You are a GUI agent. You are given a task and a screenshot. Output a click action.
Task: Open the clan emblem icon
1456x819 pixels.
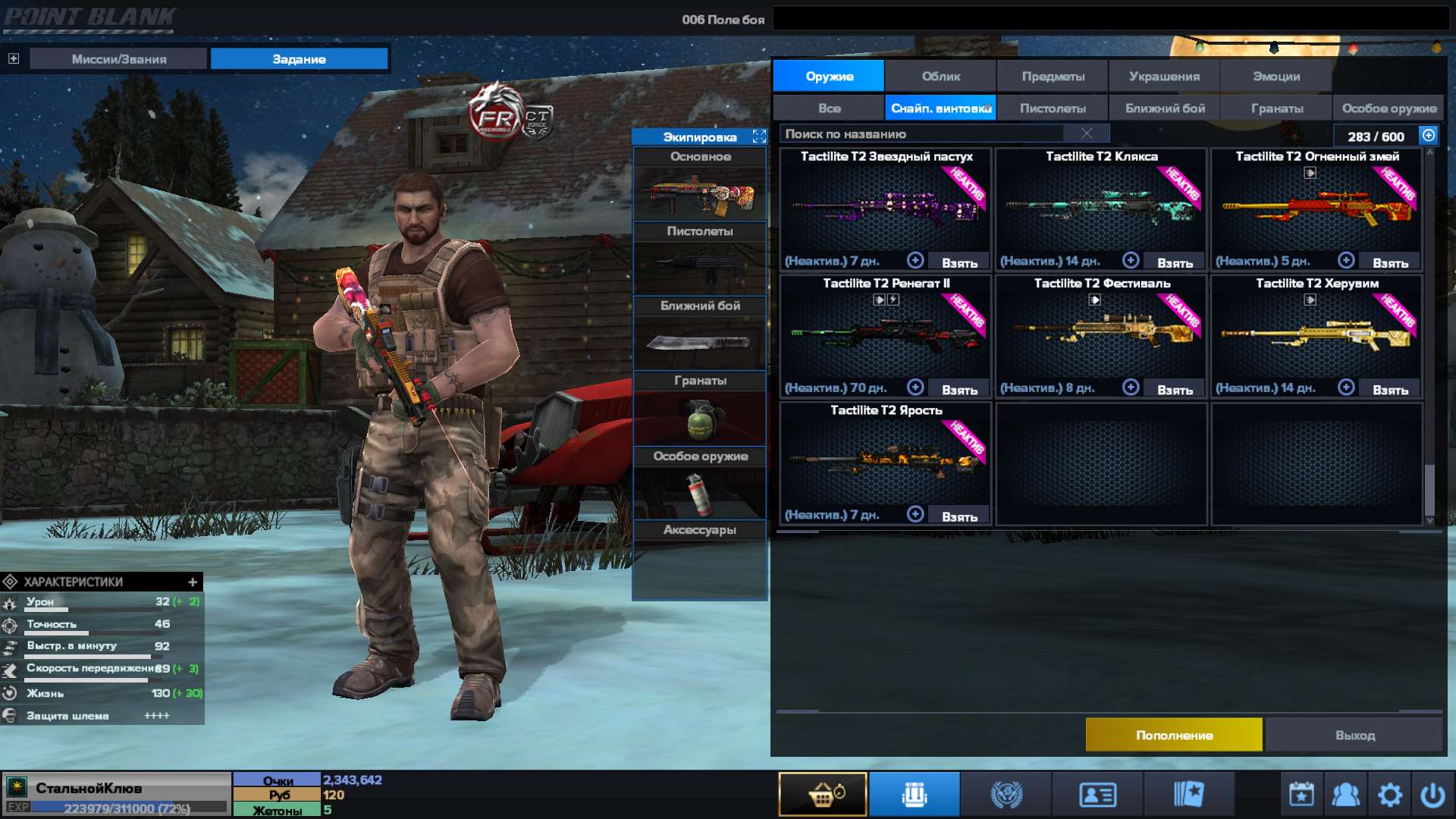1006,793
